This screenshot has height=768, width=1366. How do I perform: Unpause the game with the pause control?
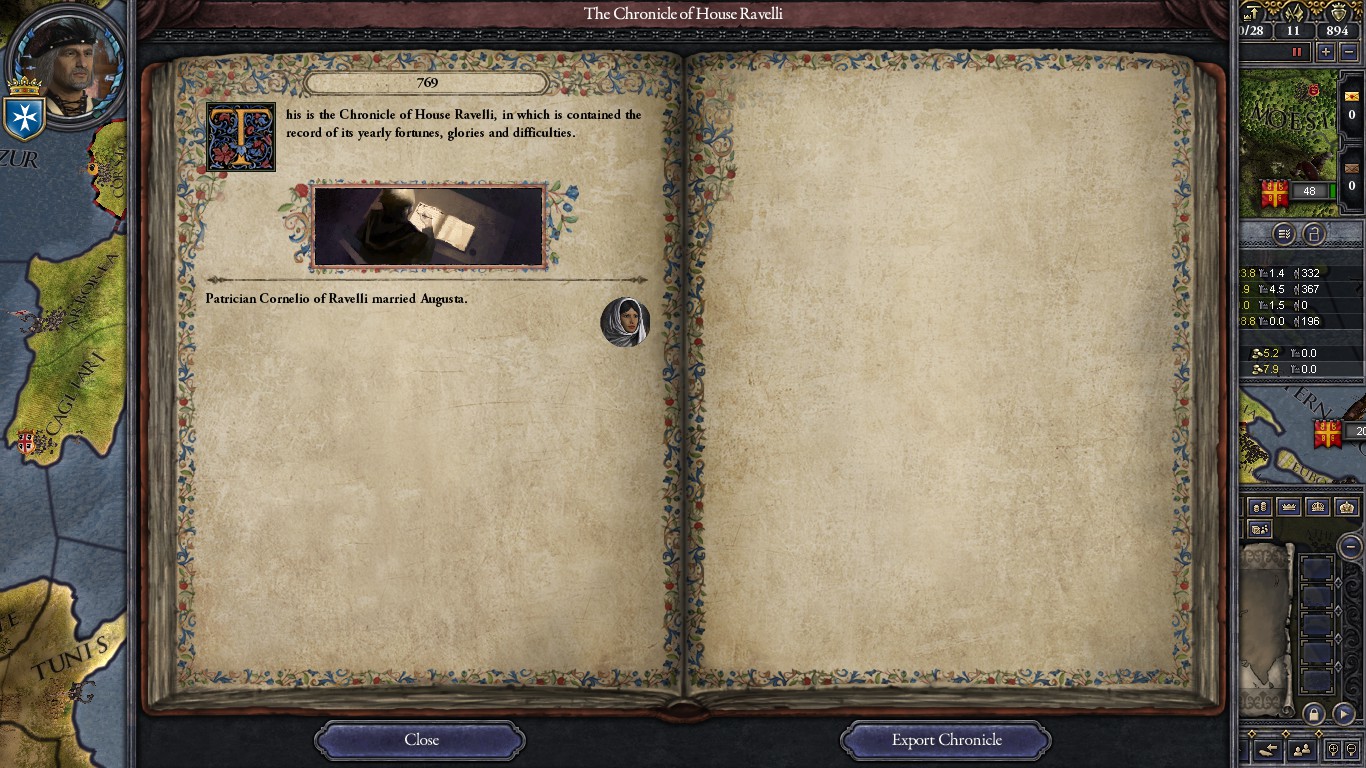(x=1297, y=51)
